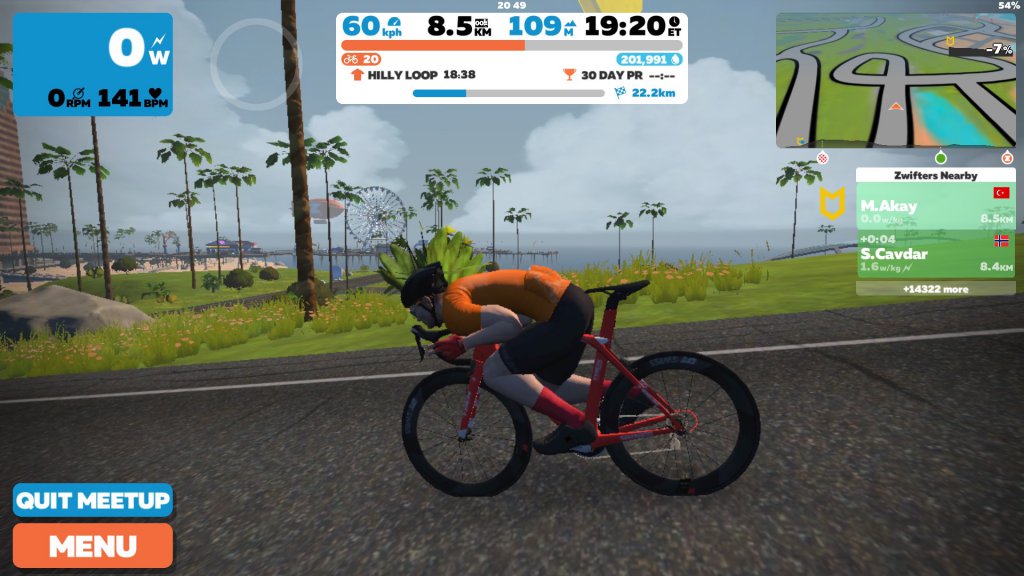Select the course minimap
The height and width of the screenshot is (576, 1024).
click(895, 80)
